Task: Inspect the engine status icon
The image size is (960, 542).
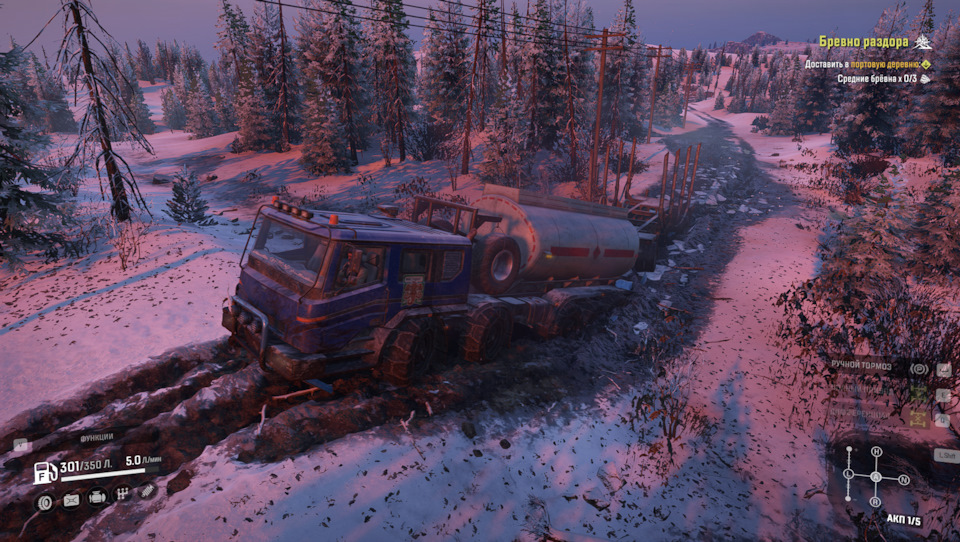Action: (97, 496)
